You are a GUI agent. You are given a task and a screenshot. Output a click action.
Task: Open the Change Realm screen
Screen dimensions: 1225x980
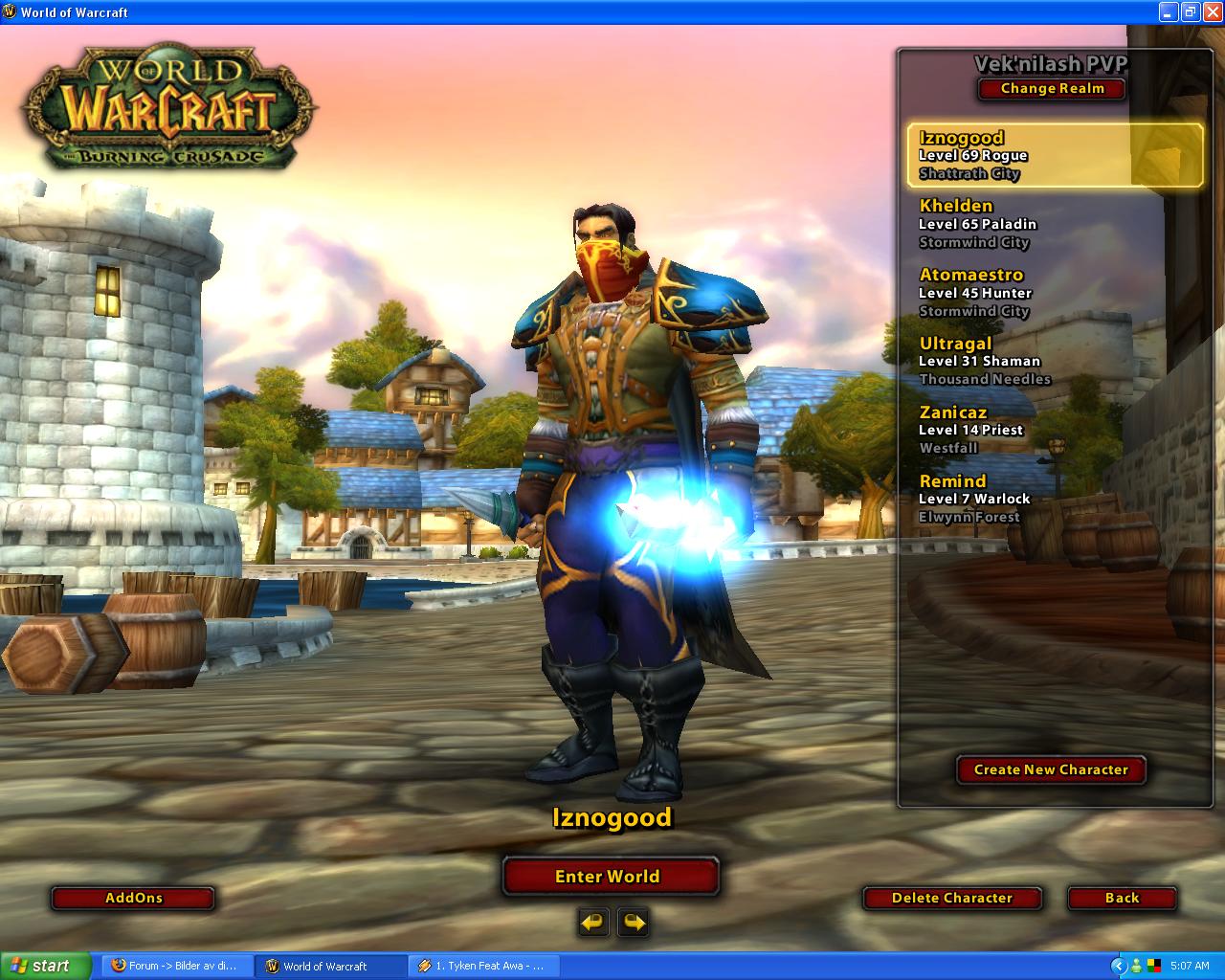click(x=1052, y=88)
